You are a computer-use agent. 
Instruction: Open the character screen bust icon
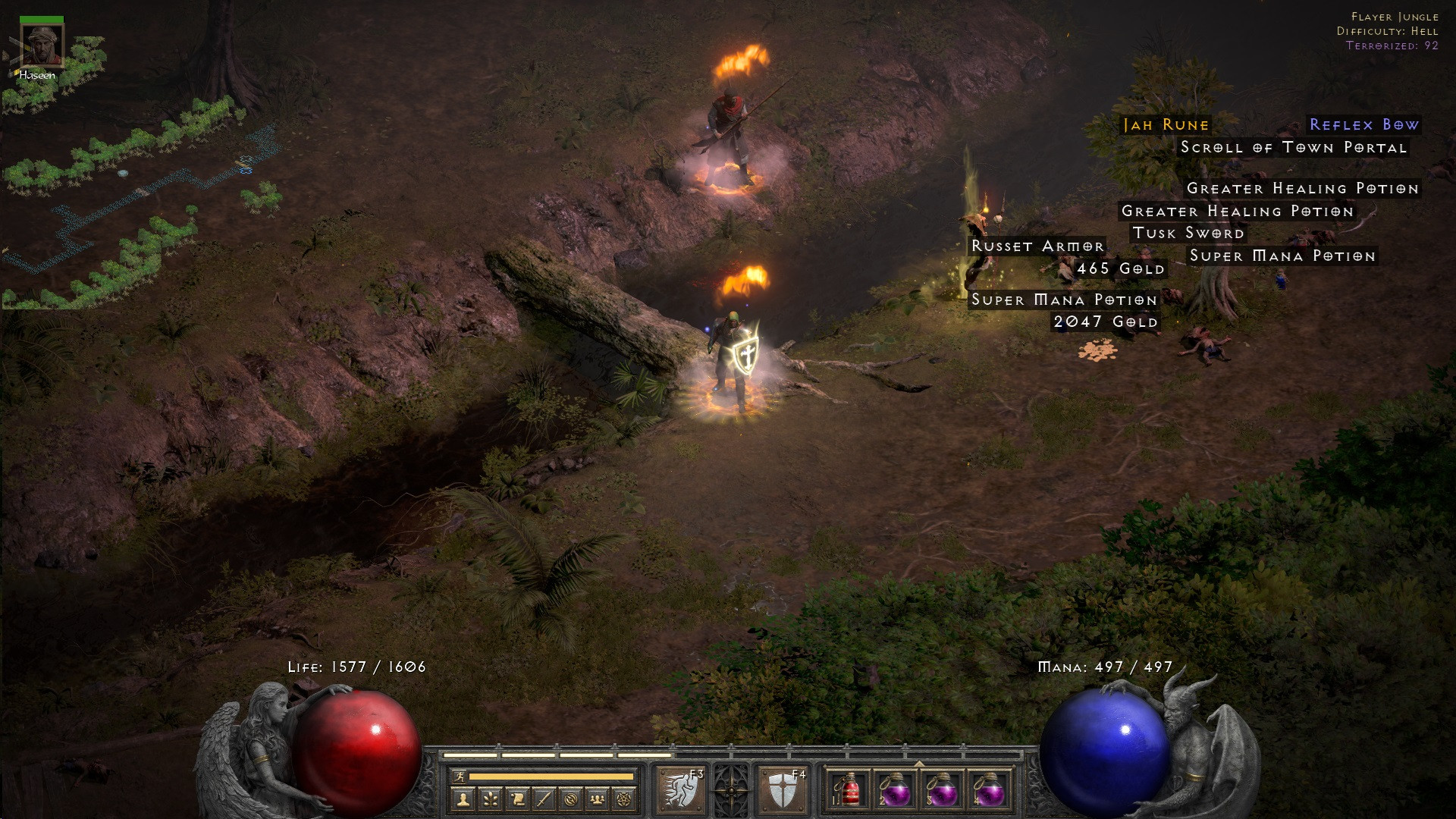463,799
